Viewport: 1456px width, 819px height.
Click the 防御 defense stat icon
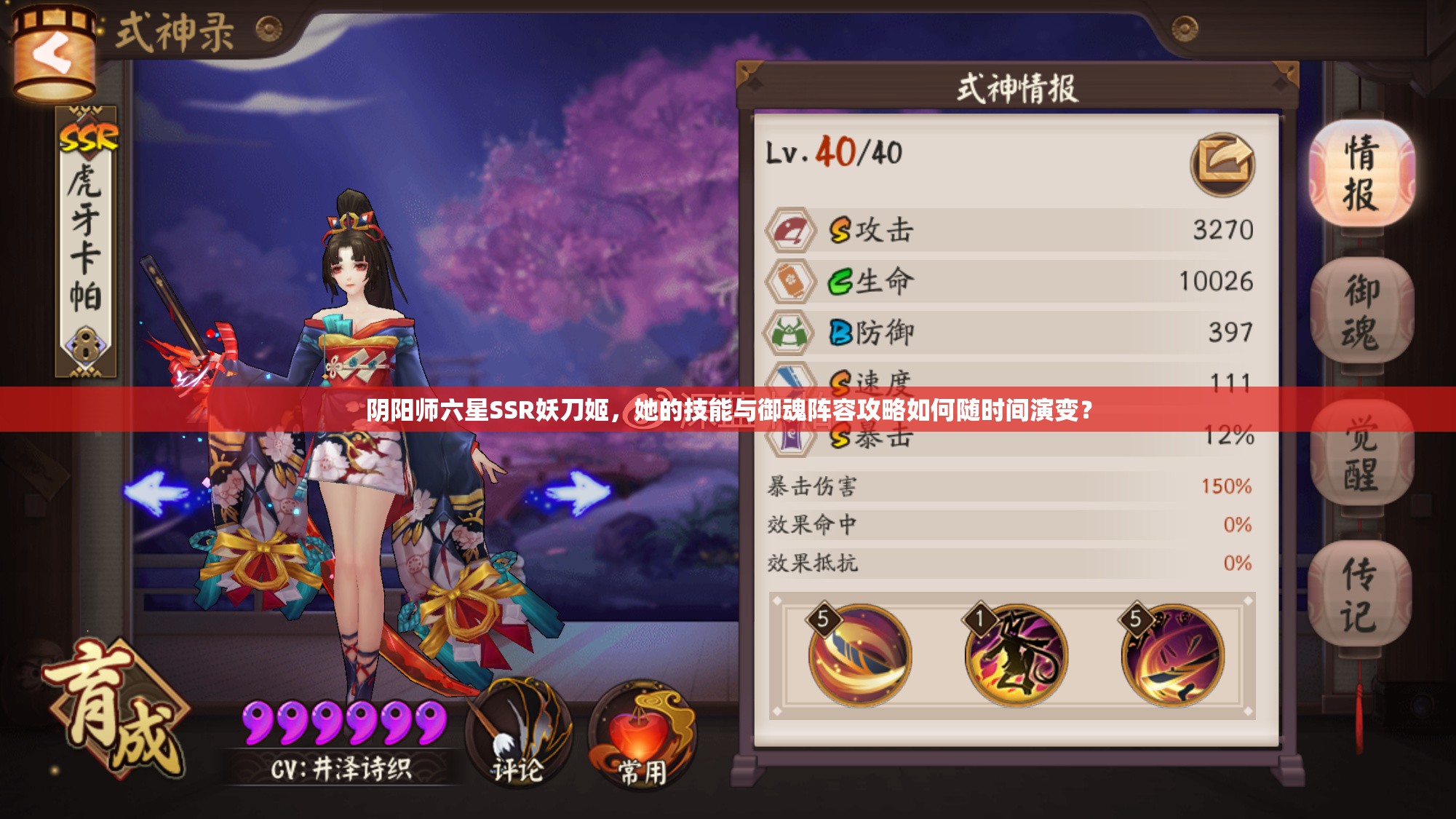coord(792,331)
